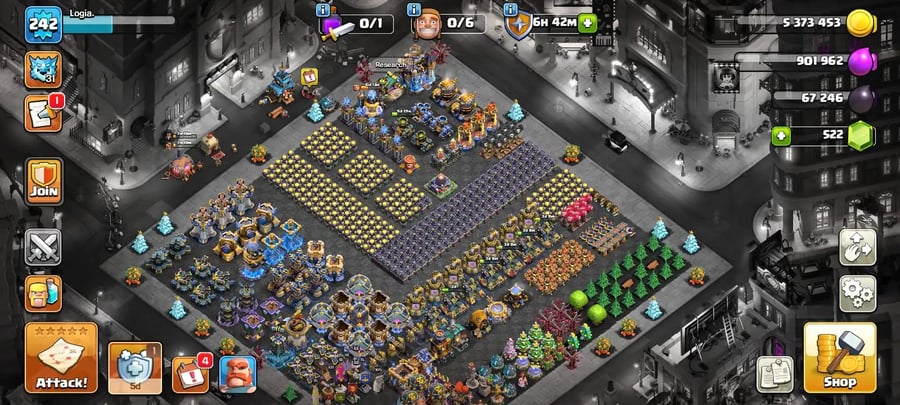Open the settings gear menu
Screen dimensions: 900x405
tap(857, 293)
